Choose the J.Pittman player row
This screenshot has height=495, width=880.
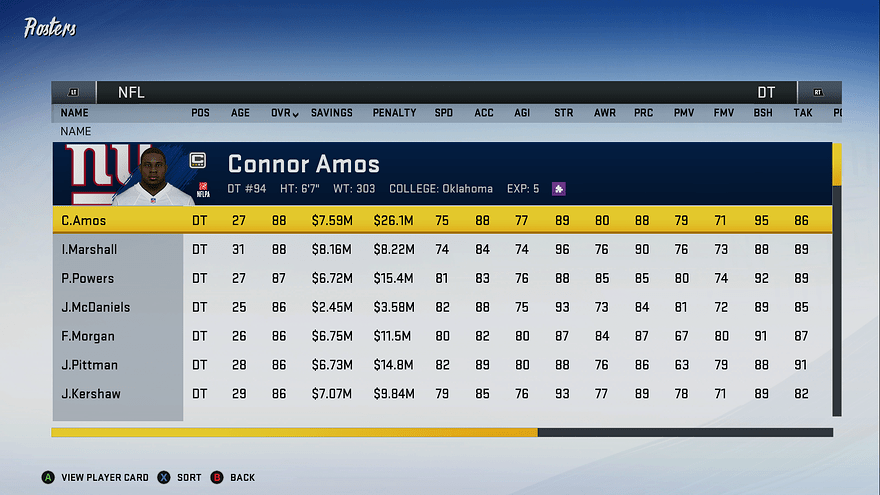(440, 365)
